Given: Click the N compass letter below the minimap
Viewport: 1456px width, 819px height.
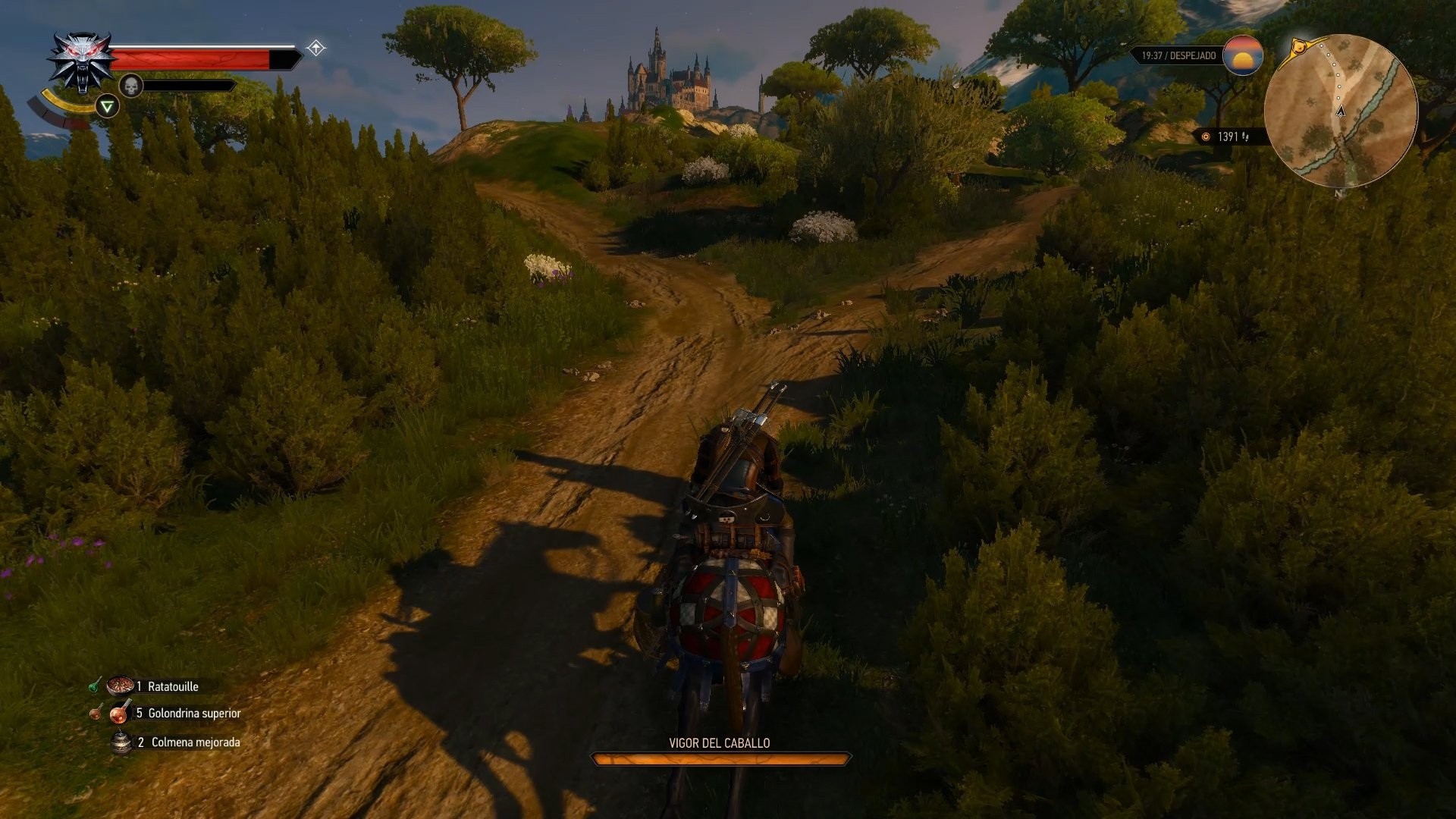Looking at the screenshot, I should 1338,193.
